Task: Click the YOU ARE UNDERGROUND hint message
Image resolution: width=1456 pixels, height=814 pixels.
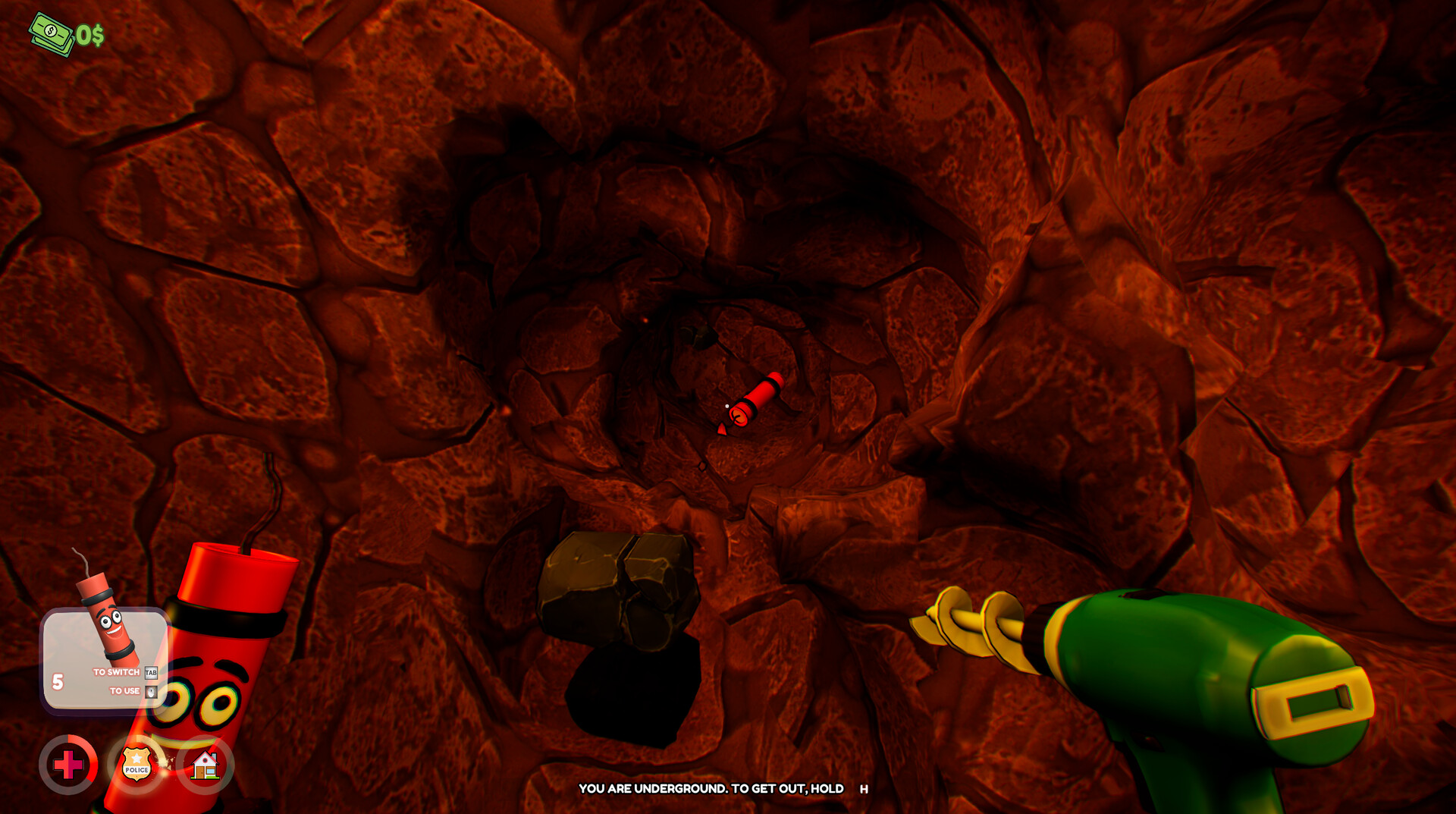Action: click(720, 789)
